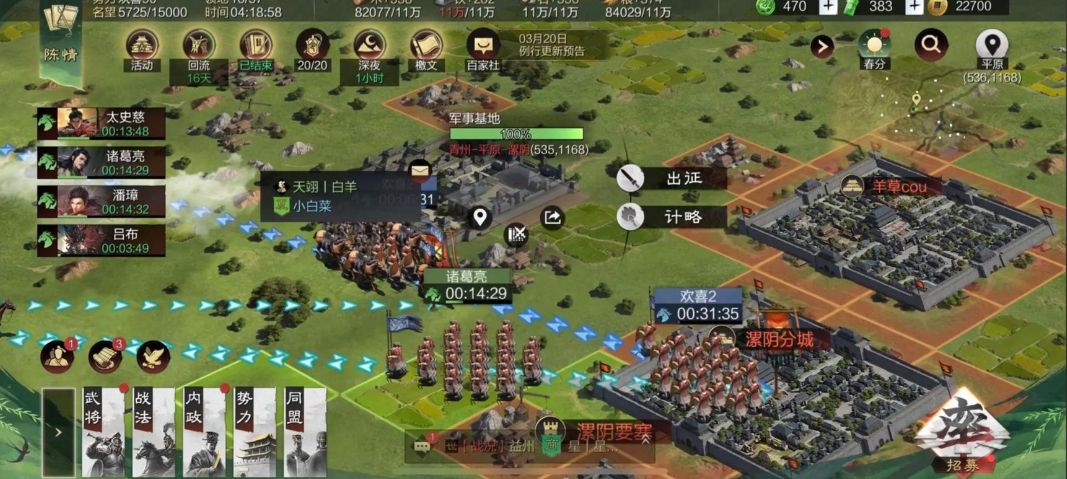Click the magnifying glass search icon
This screenshot has height=479, width=1067.
point(931,45)
